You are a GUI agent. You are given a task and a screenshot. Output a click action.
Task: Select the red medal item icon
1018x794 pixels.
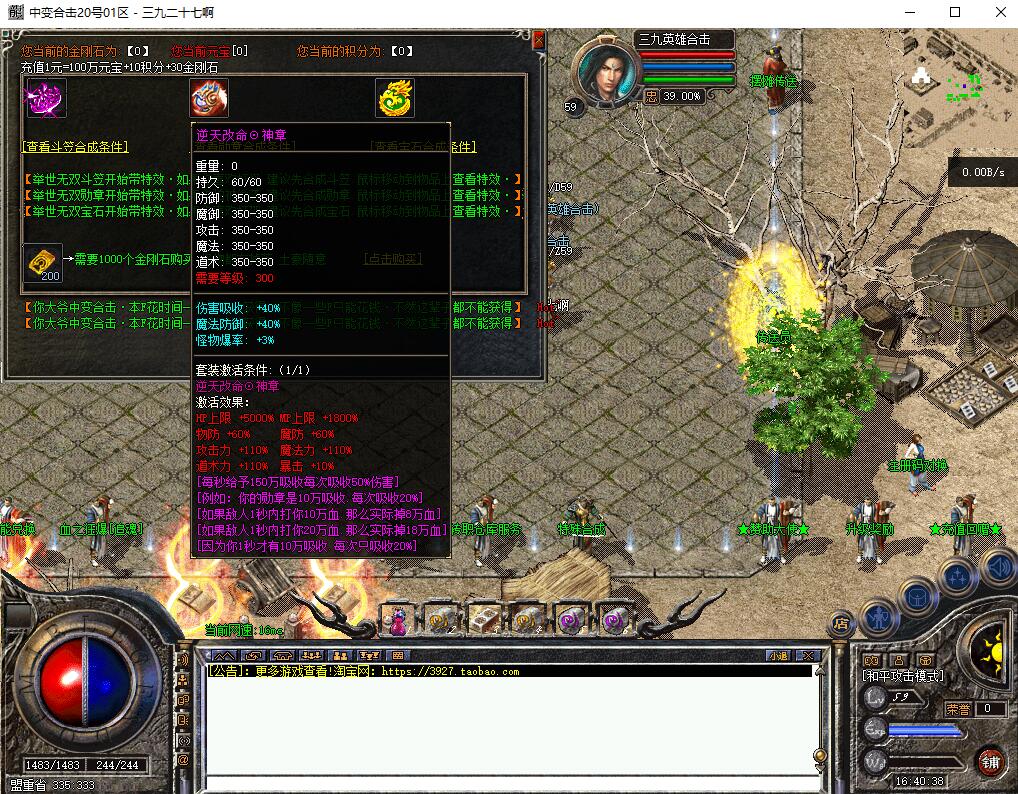209,98
